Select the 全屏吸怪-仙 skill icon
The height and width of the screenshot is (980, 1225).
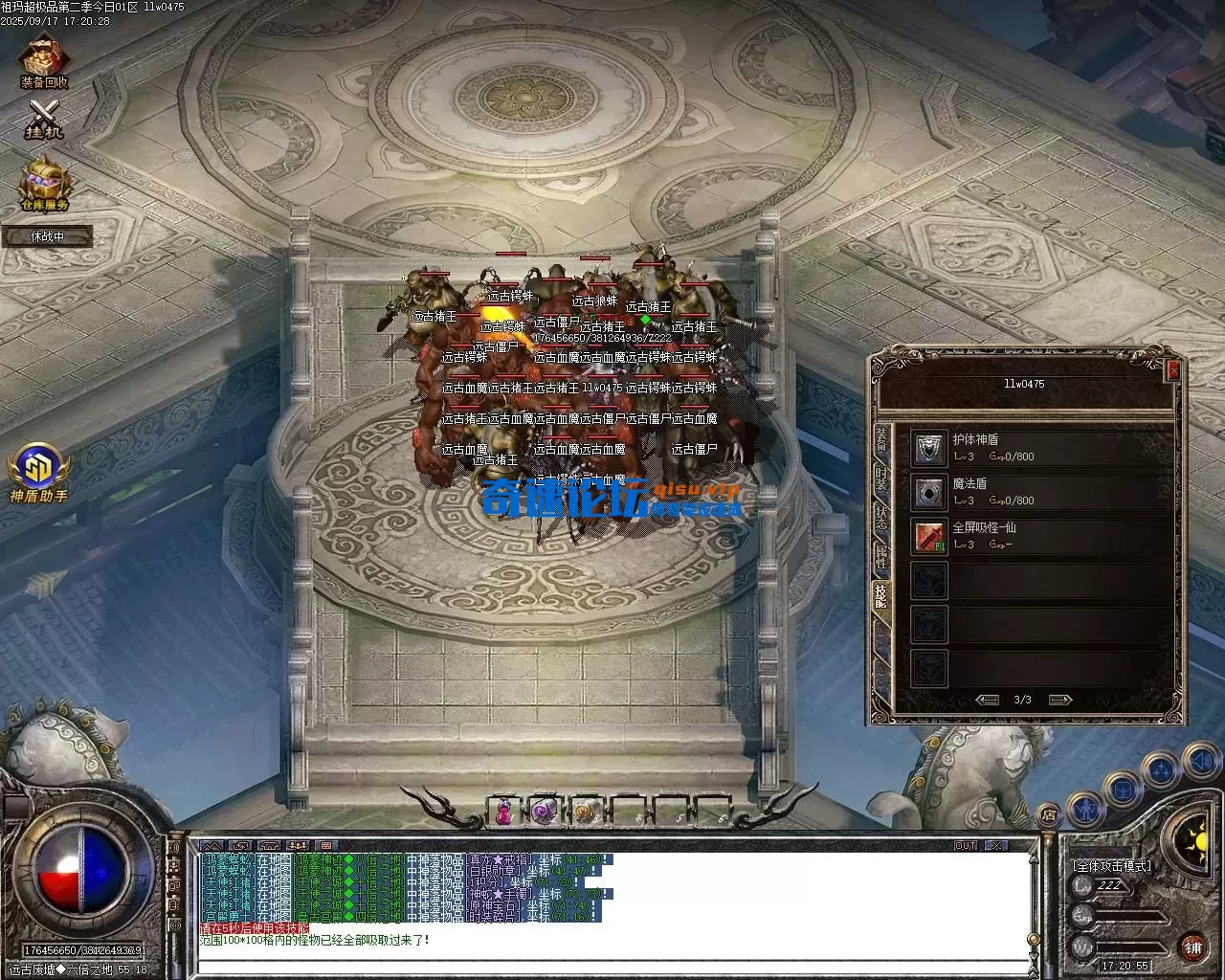[x=928, y=536]
